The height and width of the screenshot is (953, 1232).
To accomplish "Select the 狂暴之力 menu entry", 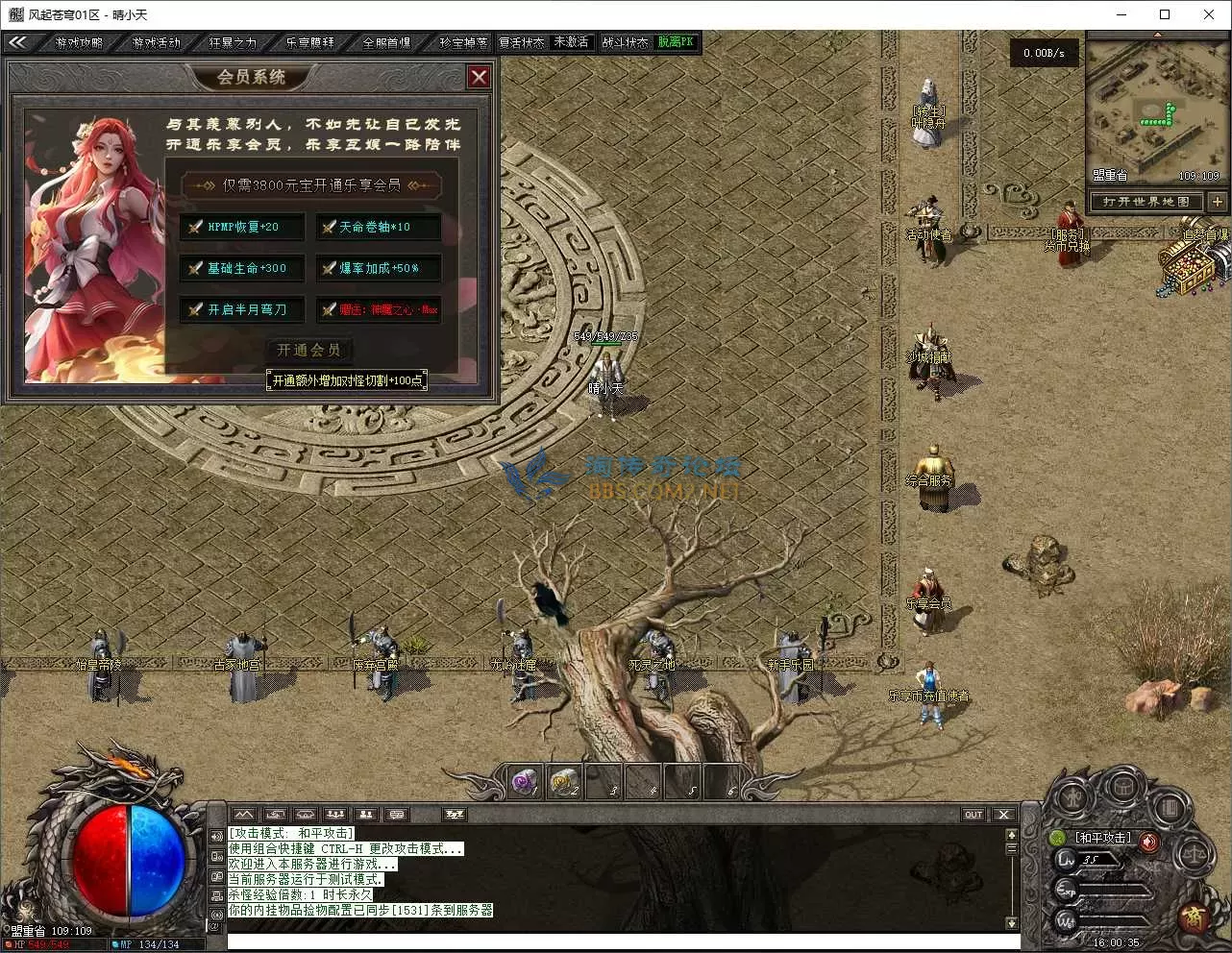I will (x=233, y=42).
